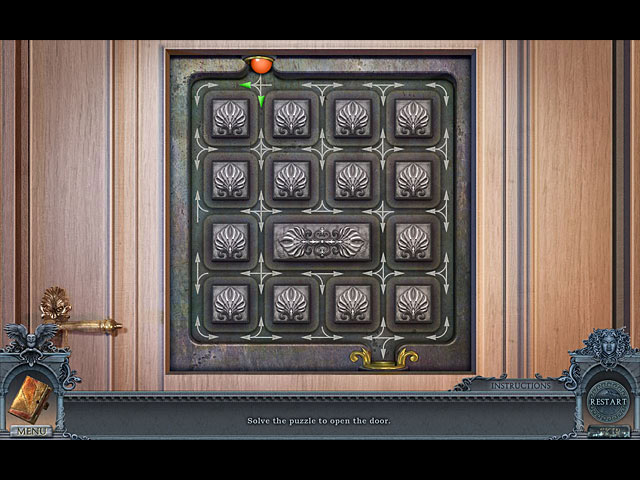Restart the puzzle
640x480 pixels.
point(607,402)
